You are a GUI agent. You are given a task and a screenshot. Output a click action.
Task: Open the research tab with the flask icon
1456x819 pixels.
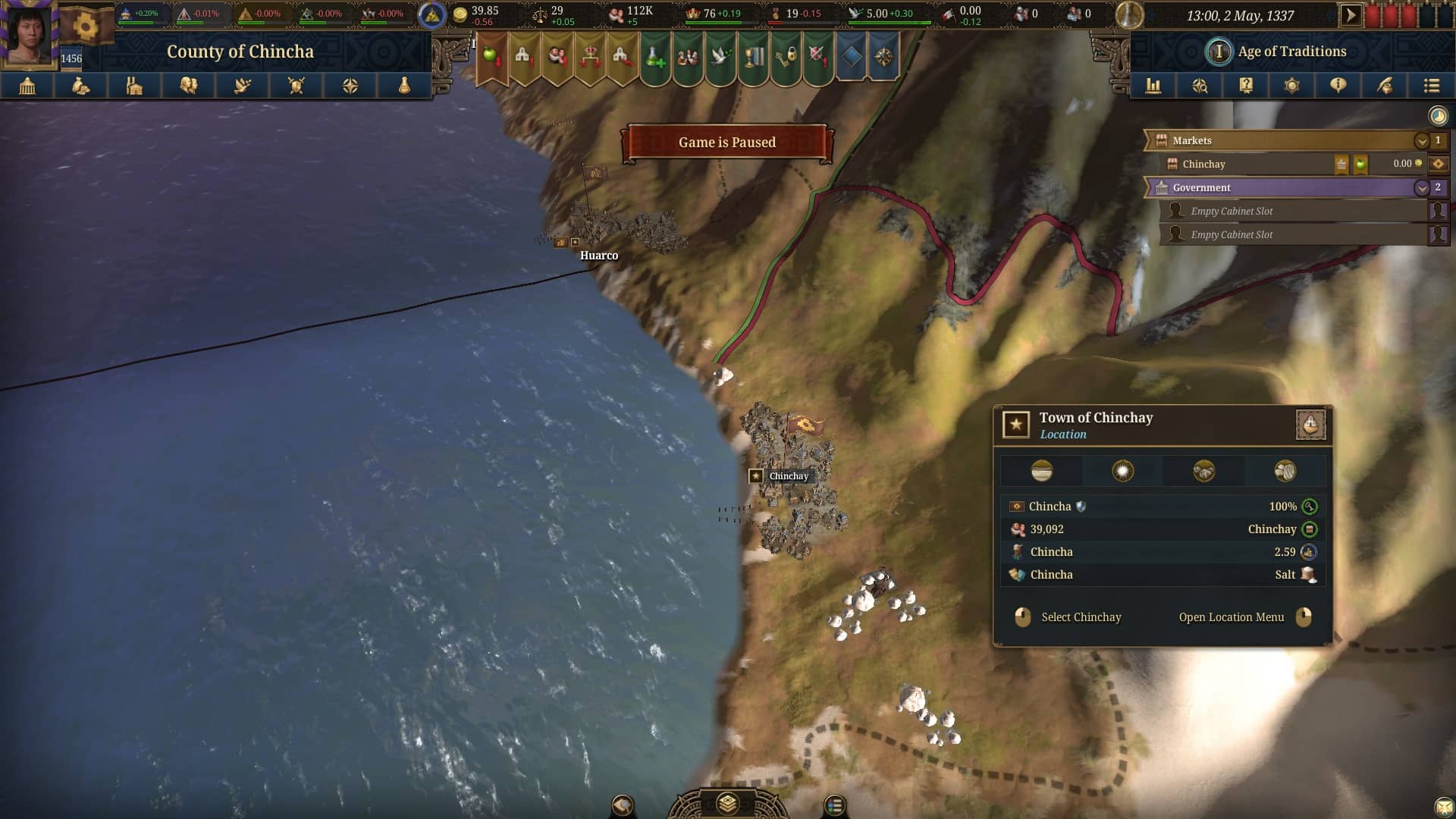[x=404, y=86]
